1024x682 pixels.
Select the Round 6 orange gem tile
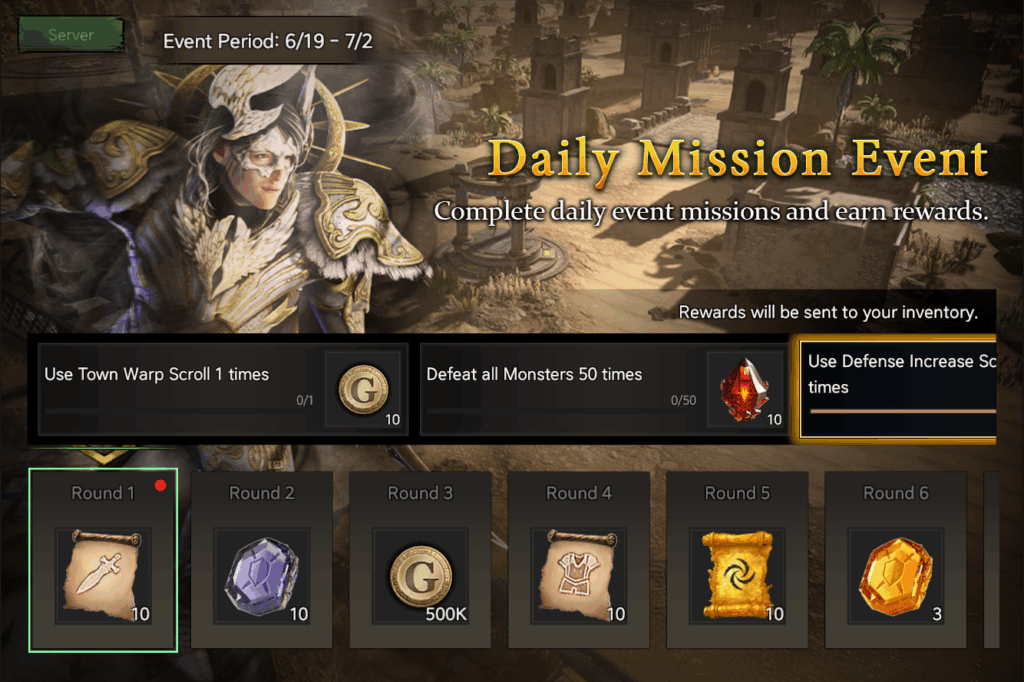[x=896, y=560]
